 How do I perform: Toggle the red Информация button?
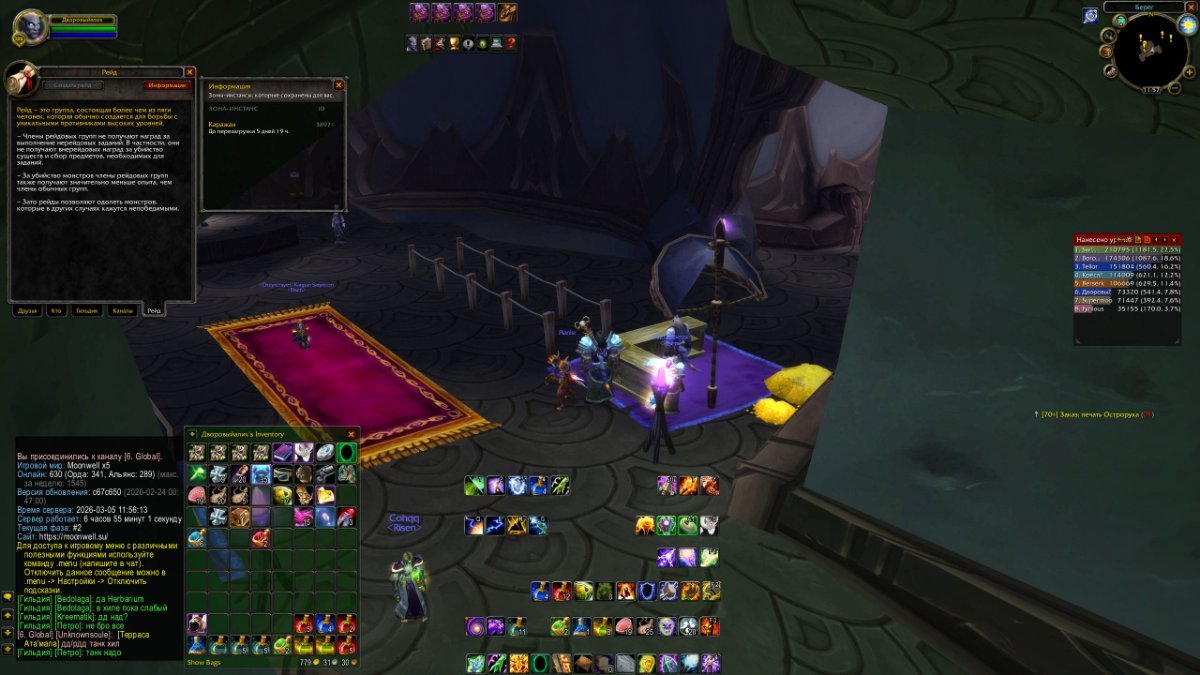click(x=166, y=86)
